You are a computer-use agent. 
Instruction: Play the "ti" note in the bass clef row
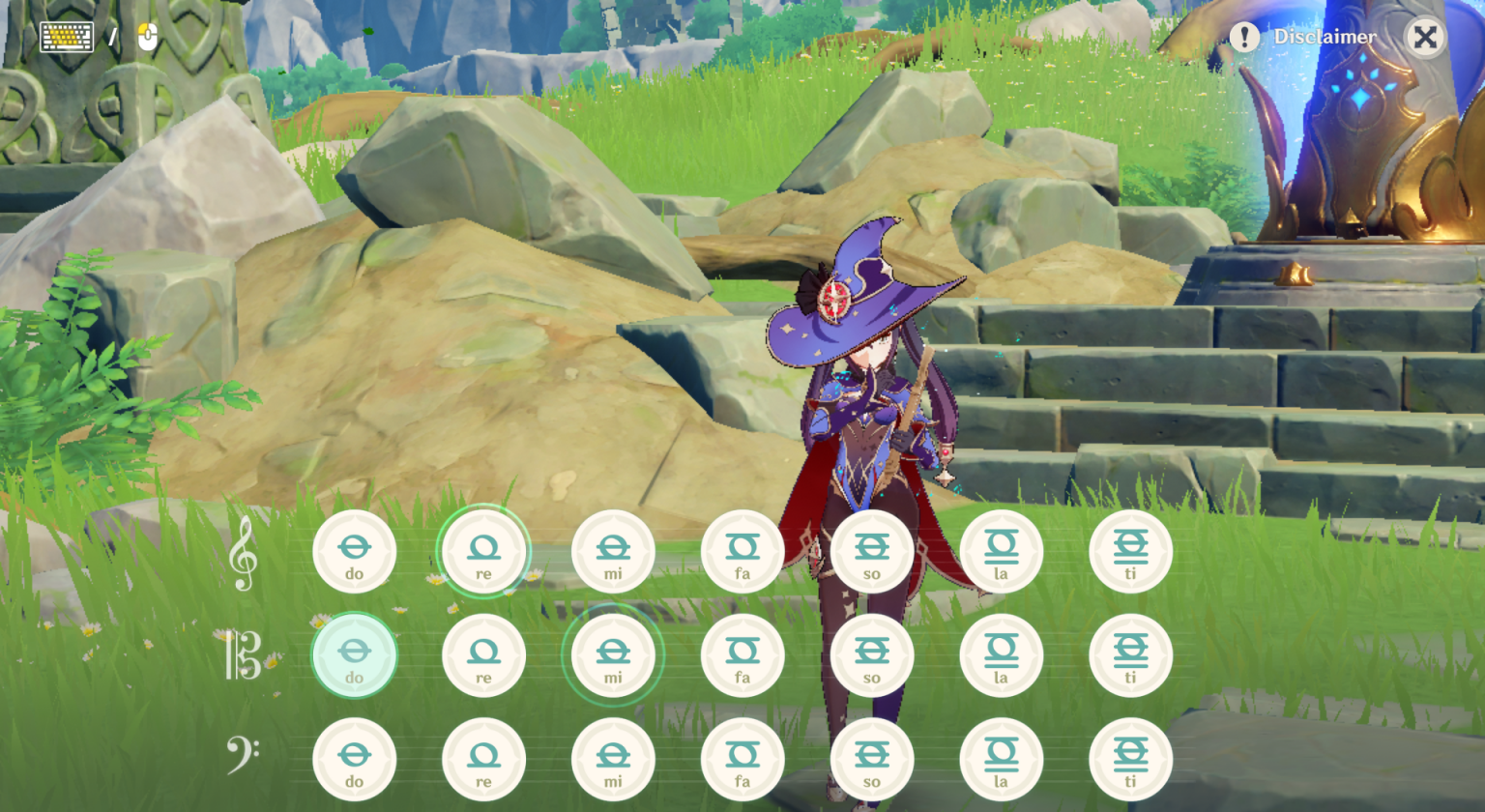click(1132, 759)
